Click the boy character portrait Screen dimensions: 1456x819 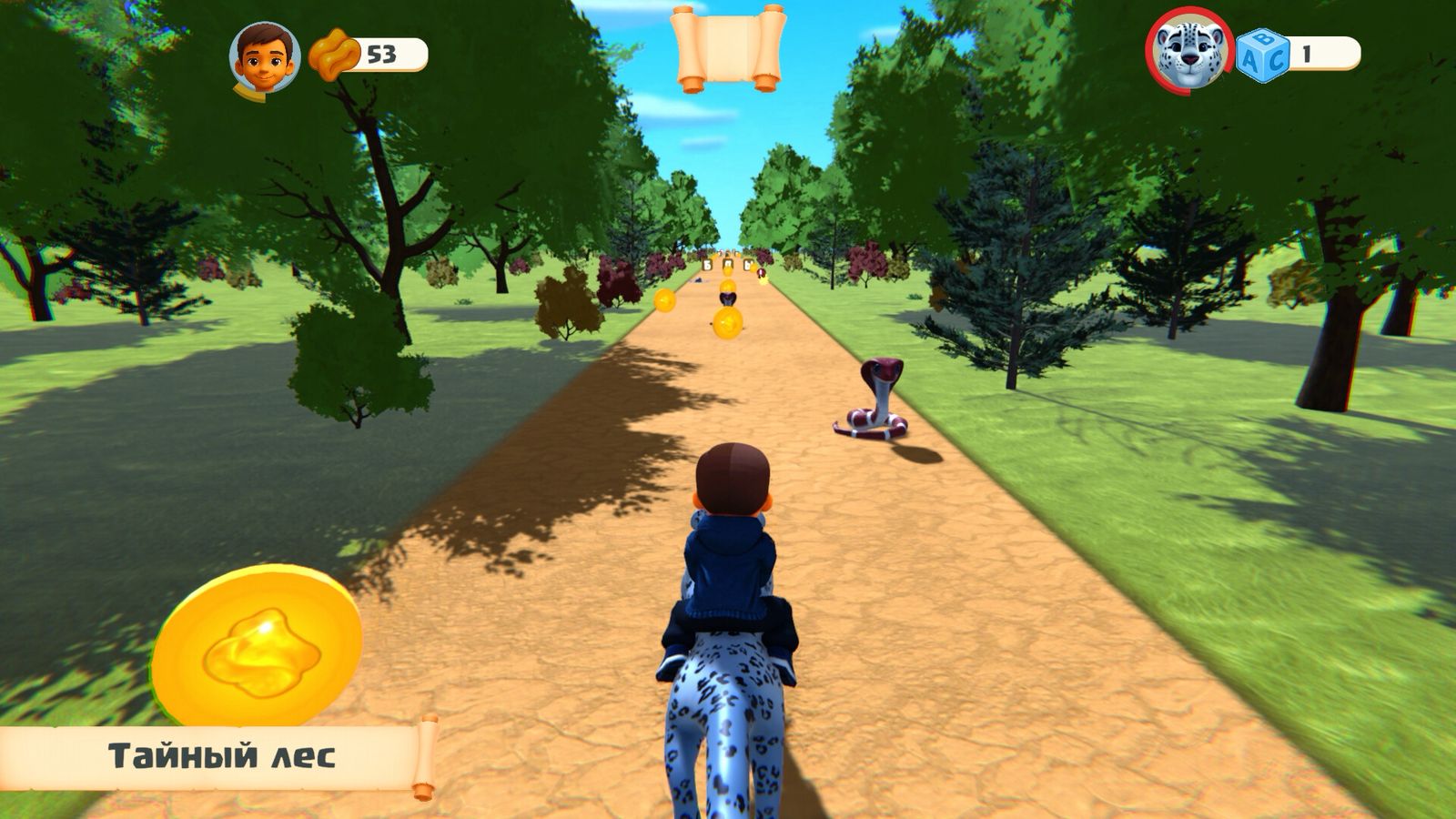pos(265,56)
